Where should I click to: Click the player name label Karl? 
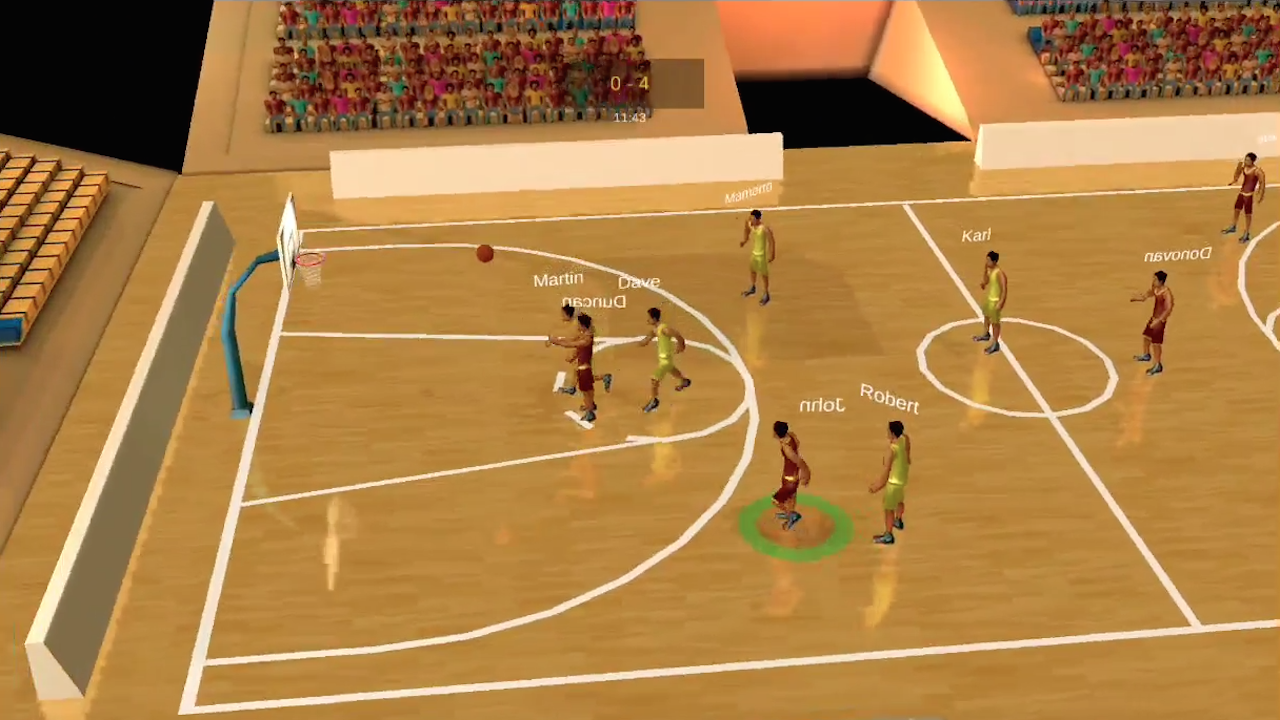pos(975,235)
